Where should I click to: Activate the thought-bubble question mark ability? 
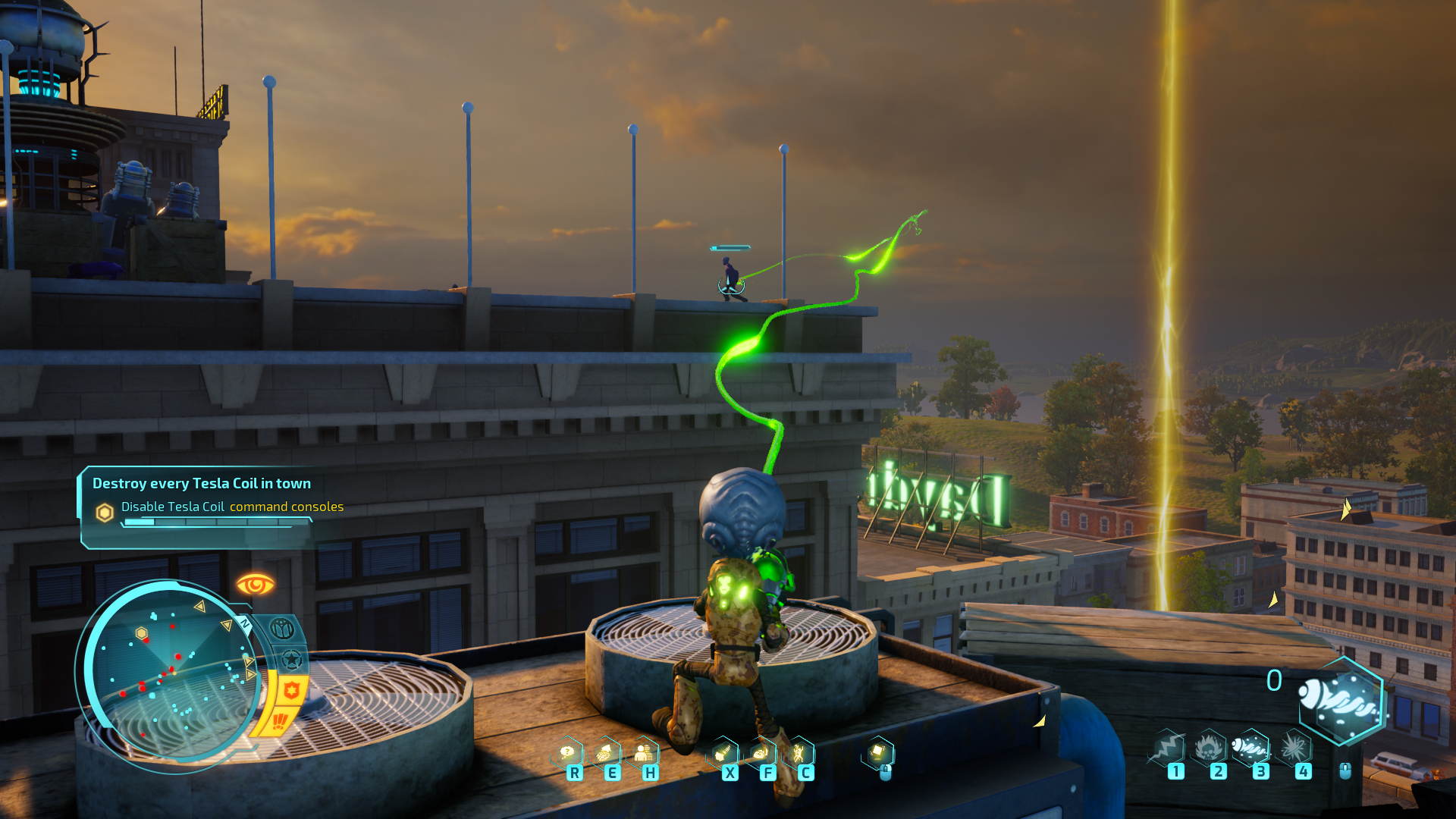coord(568,753)
